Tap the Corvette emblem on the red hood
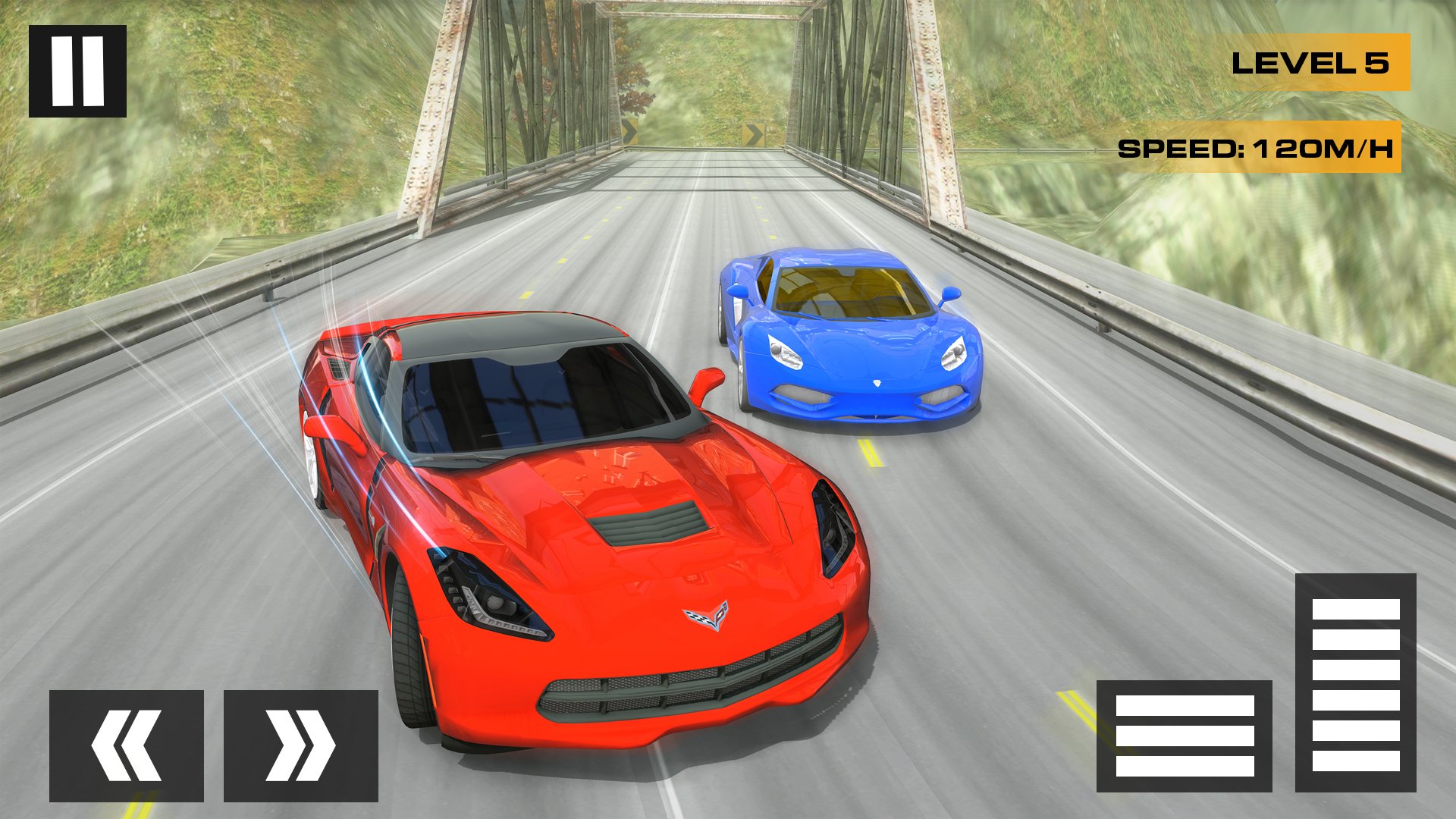 (705, 618)
